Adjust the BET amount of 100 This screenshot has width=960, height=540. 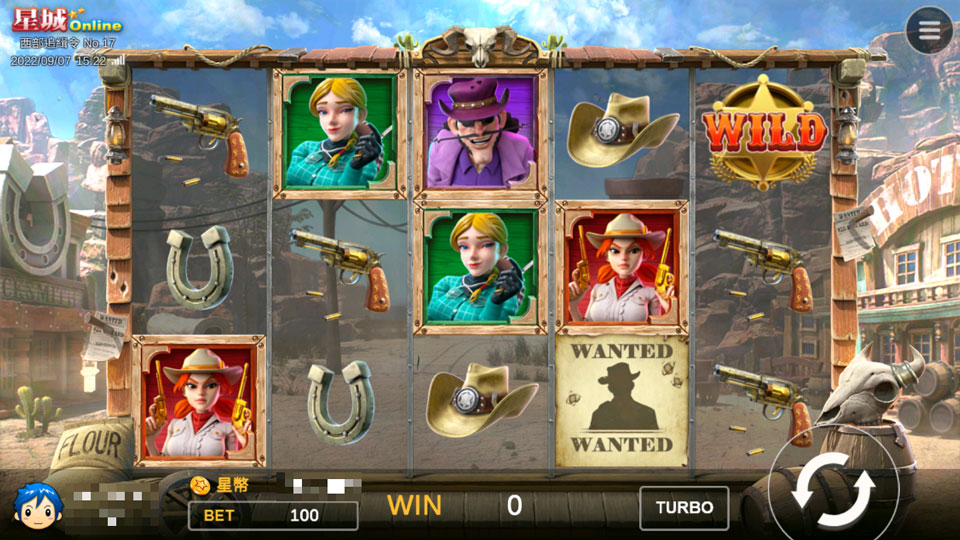click(273, 515)
